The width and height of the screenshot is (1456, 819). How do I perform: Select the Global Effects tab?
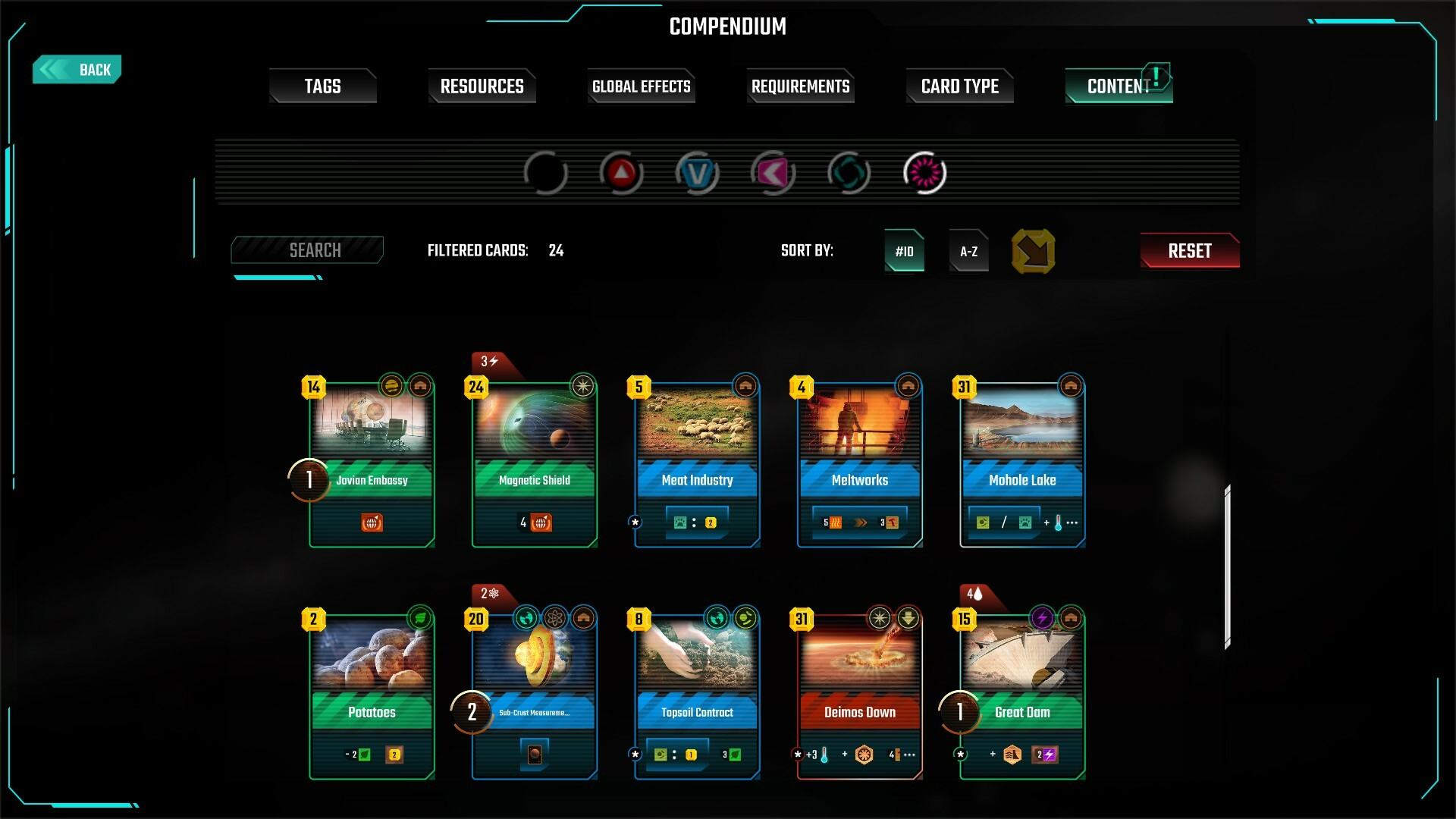tap(642, 86)
